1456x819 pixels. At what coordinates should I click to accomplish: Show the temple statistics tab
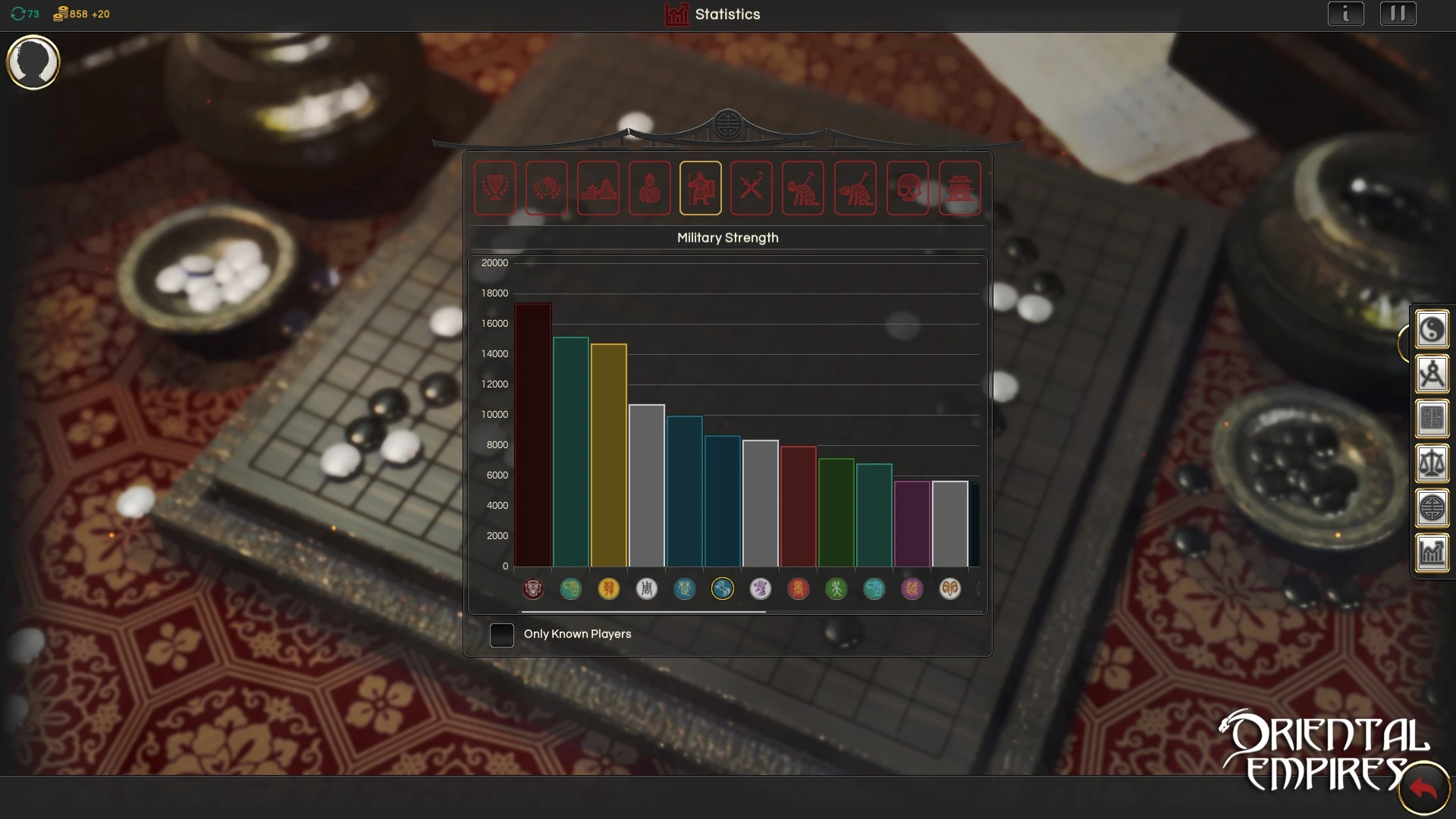(959, 188)
